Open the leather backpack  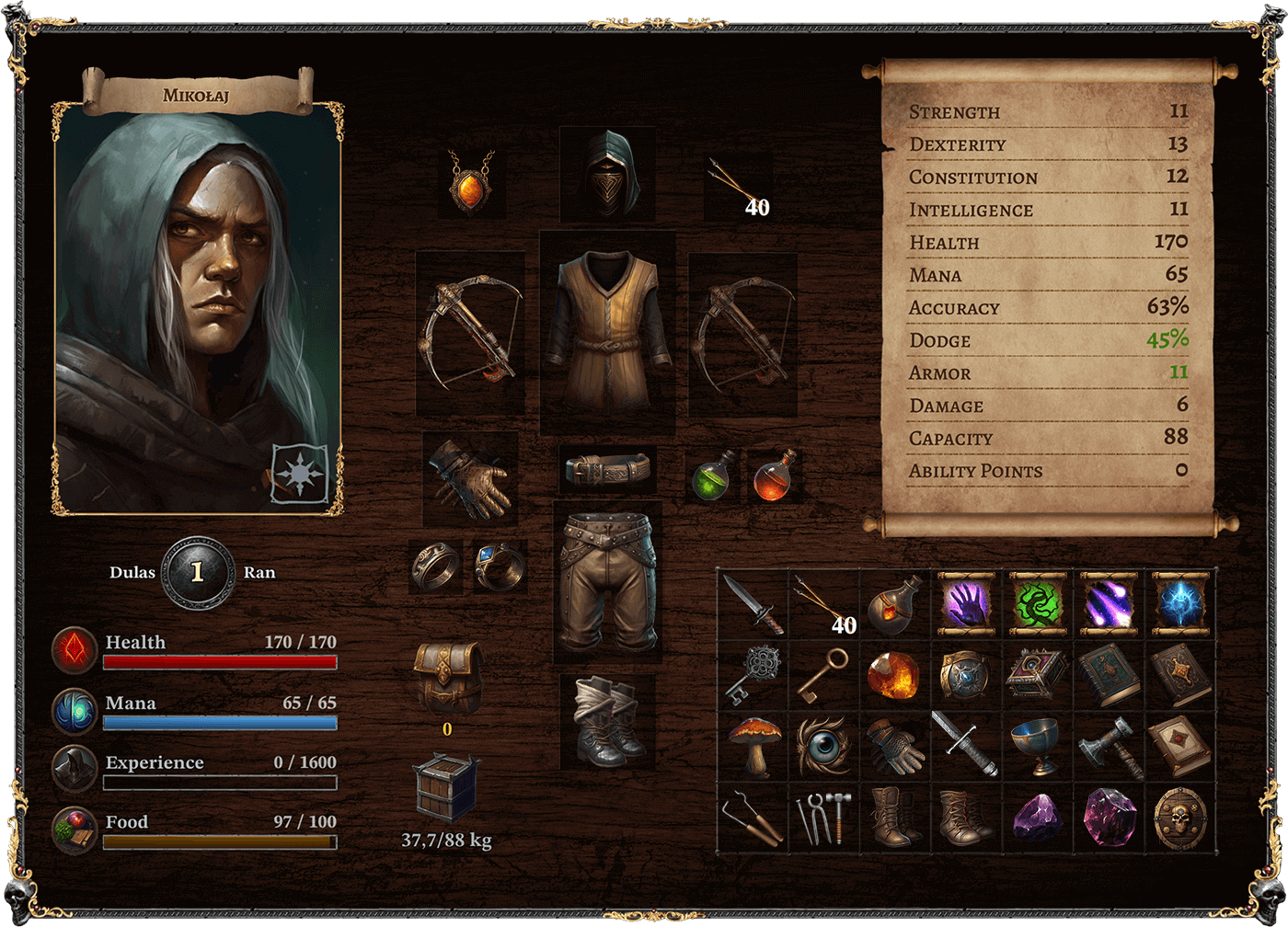(447, 678)
